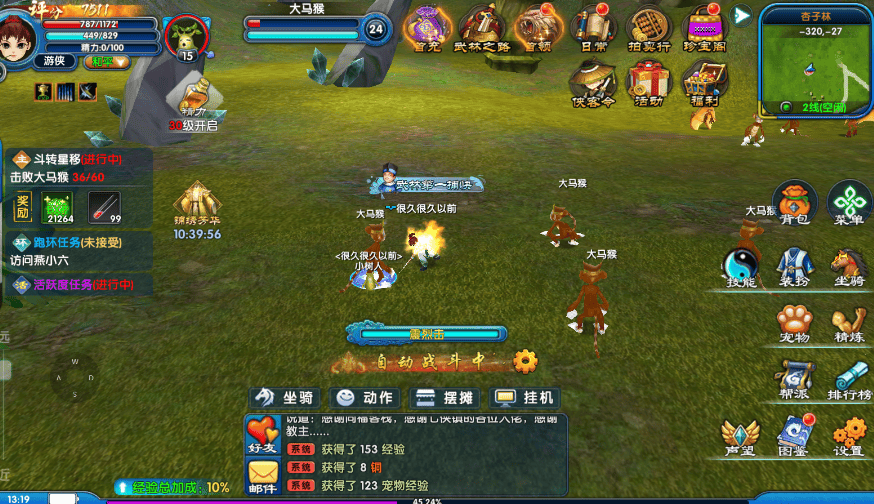Click the 摆摊 stall button
The width and height of the screenshot is (874, 504).
pos(445,397)
